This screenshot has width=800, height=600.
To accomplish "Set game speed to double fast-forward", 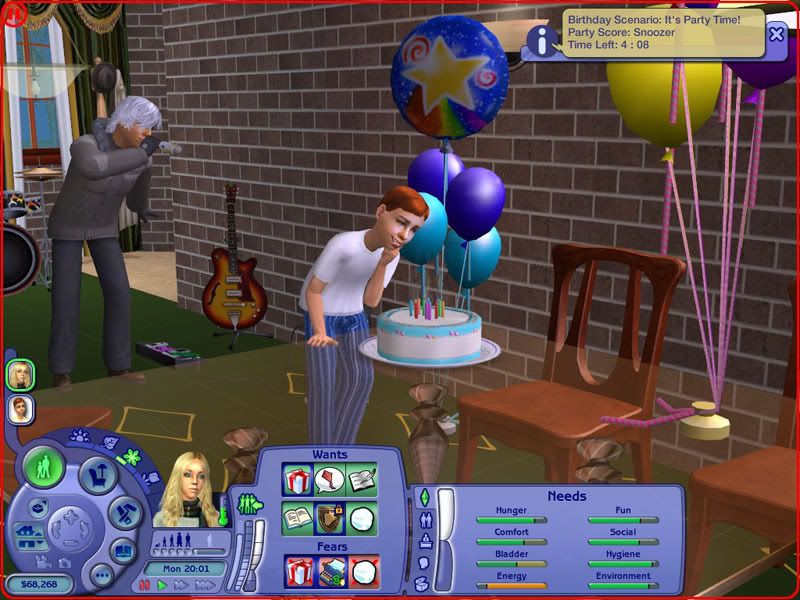I will [180, 586].
